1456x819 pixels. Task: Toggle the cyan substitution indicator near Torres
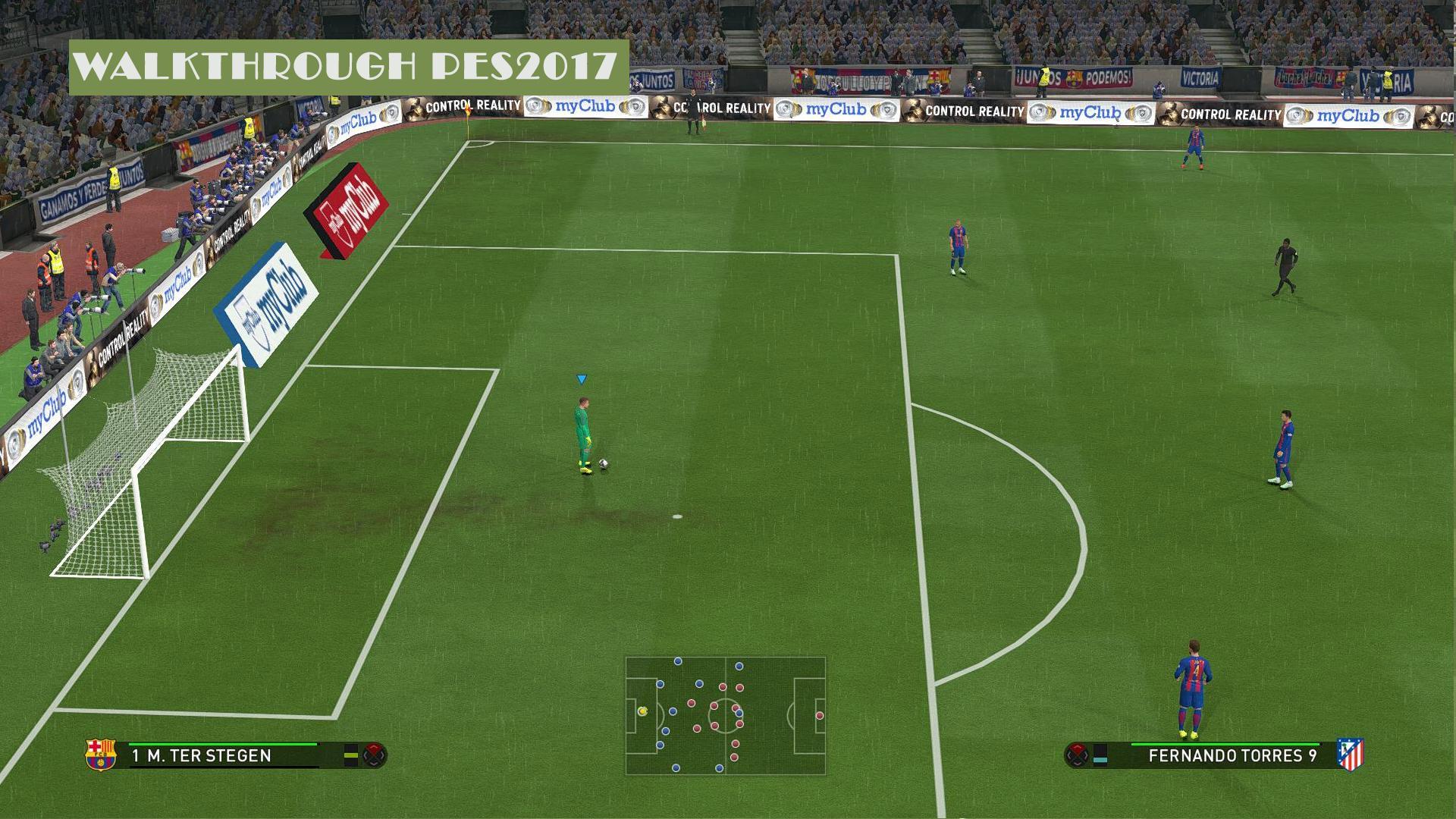pyautogui.click(x=1100, y=760)
